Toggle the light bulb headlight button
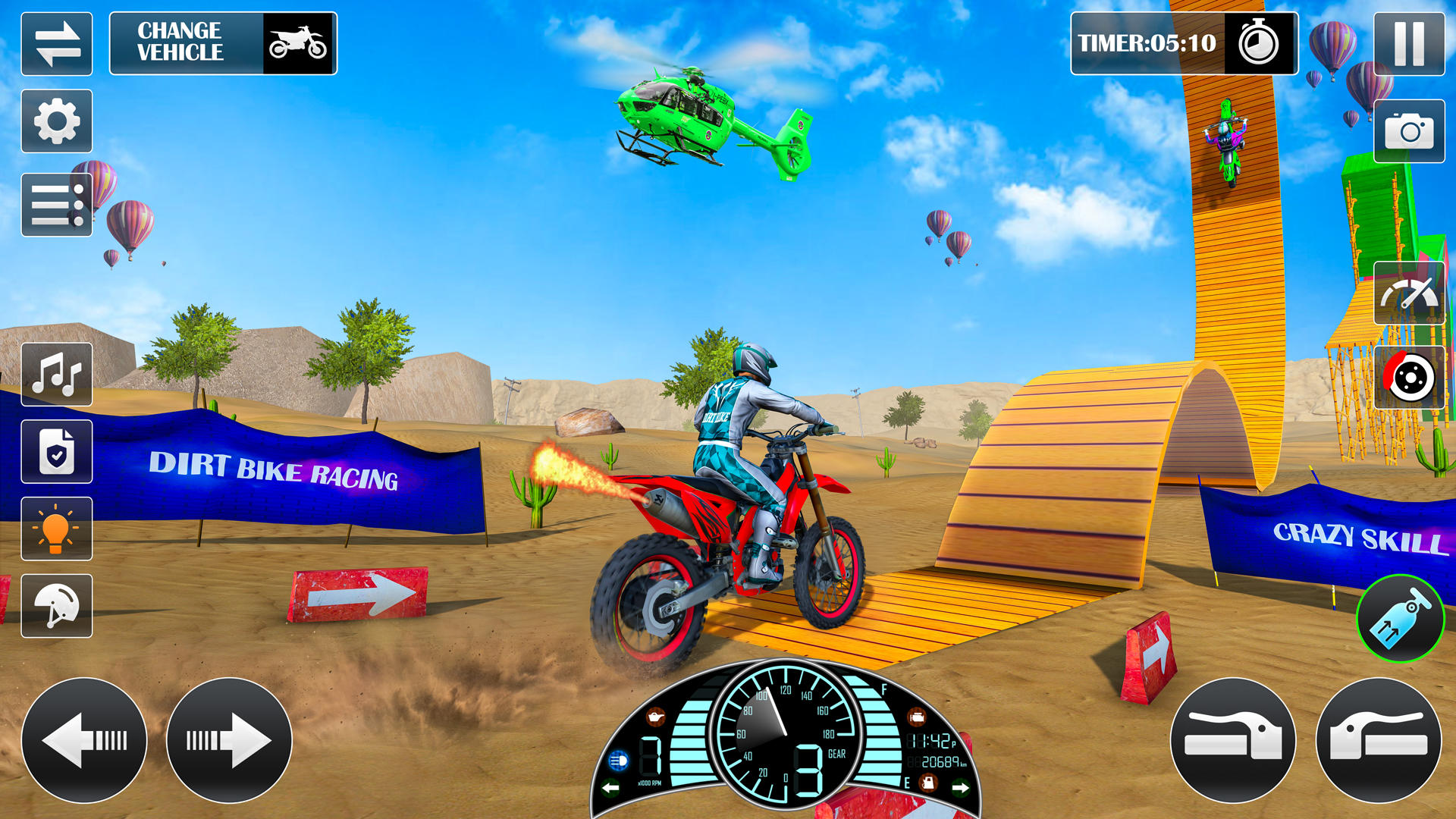 click(x=57, y=529)
